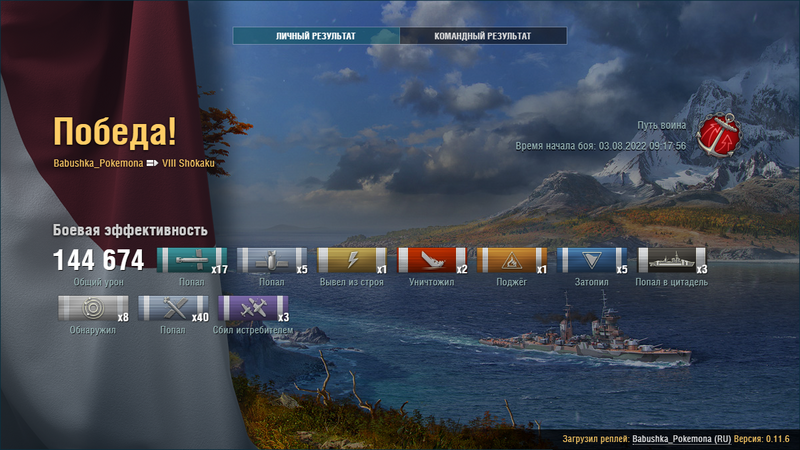This screenshot has width=800, height=450.
Task: Select the Личный результат tab
Action: (x=316, y=36)
